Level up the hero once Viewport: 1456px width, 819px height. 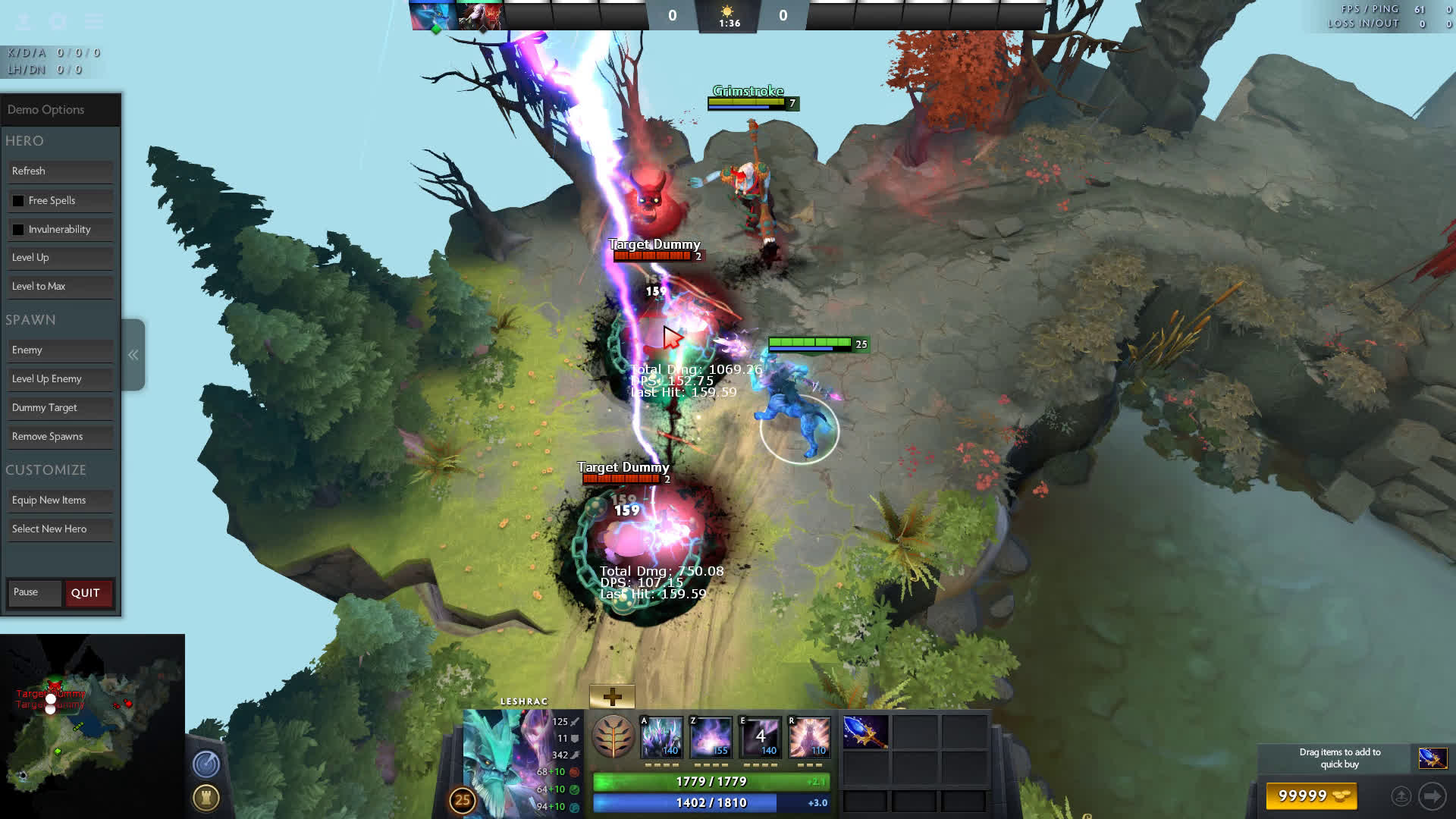click(x=60, y=258)
